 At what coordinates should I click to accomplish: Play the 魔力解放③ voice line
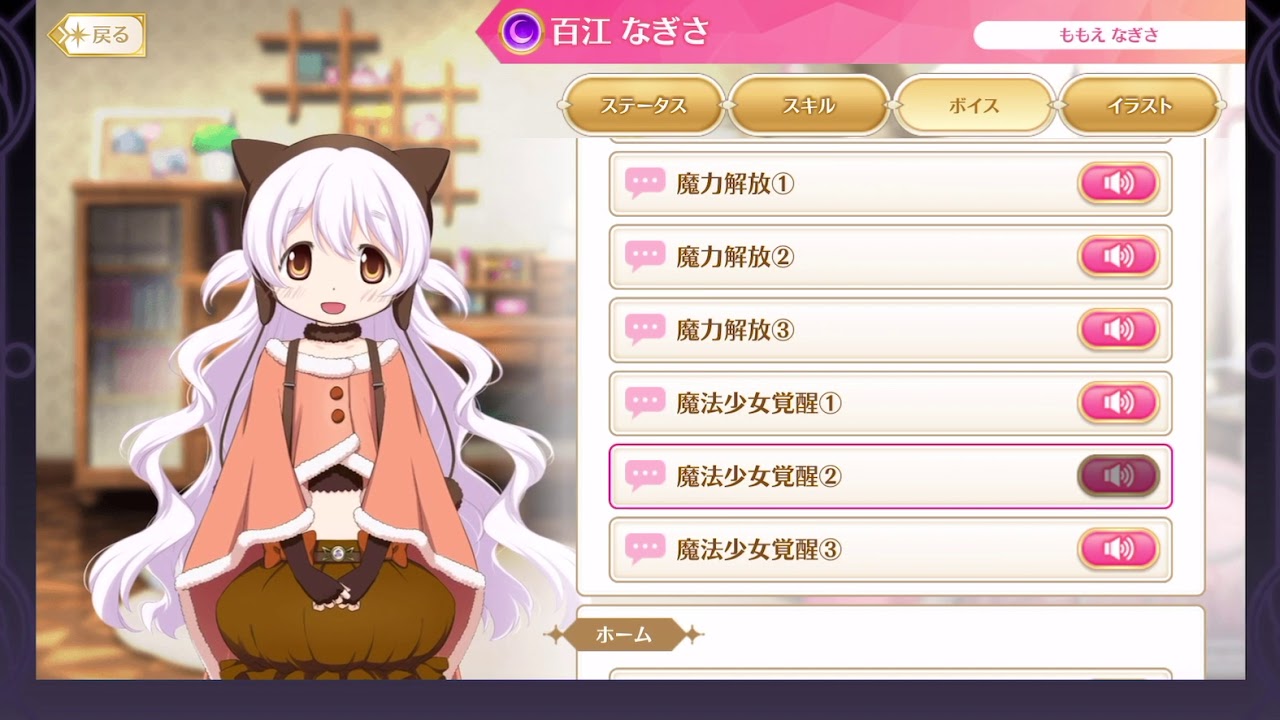pos(1118,330)
